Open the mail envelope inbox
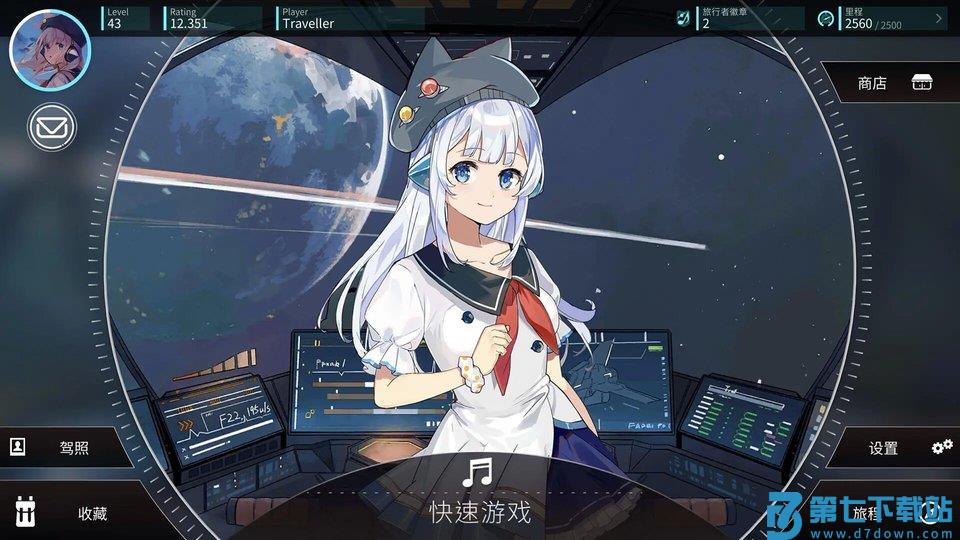The height and width of the screenshot is (540, 960). 51,127
